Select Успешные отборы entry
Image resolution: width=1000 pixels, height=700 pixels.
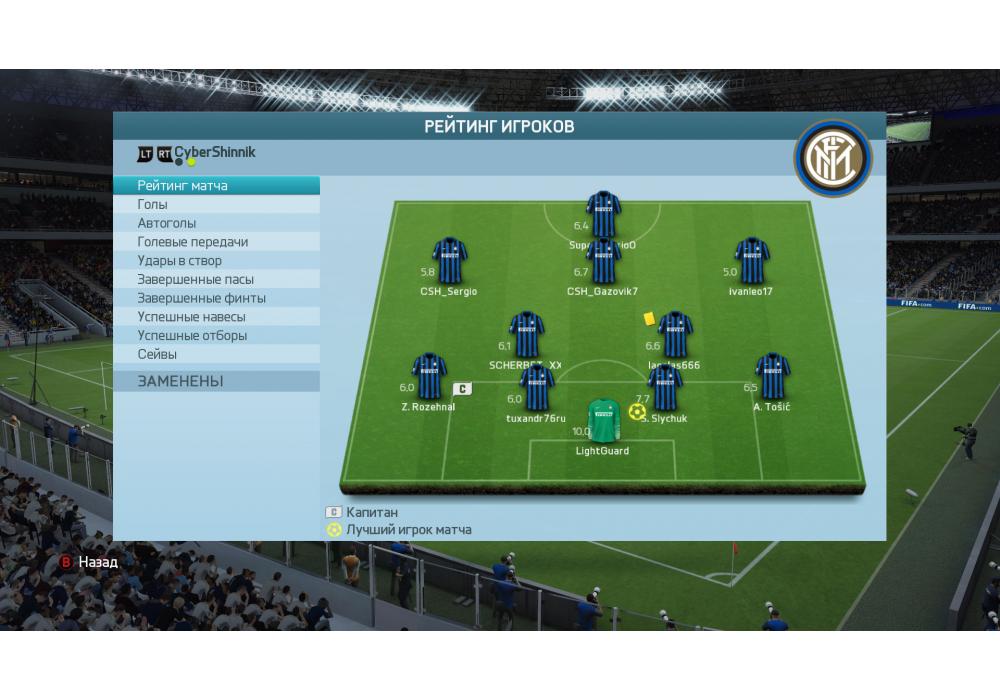pos(216,336)
